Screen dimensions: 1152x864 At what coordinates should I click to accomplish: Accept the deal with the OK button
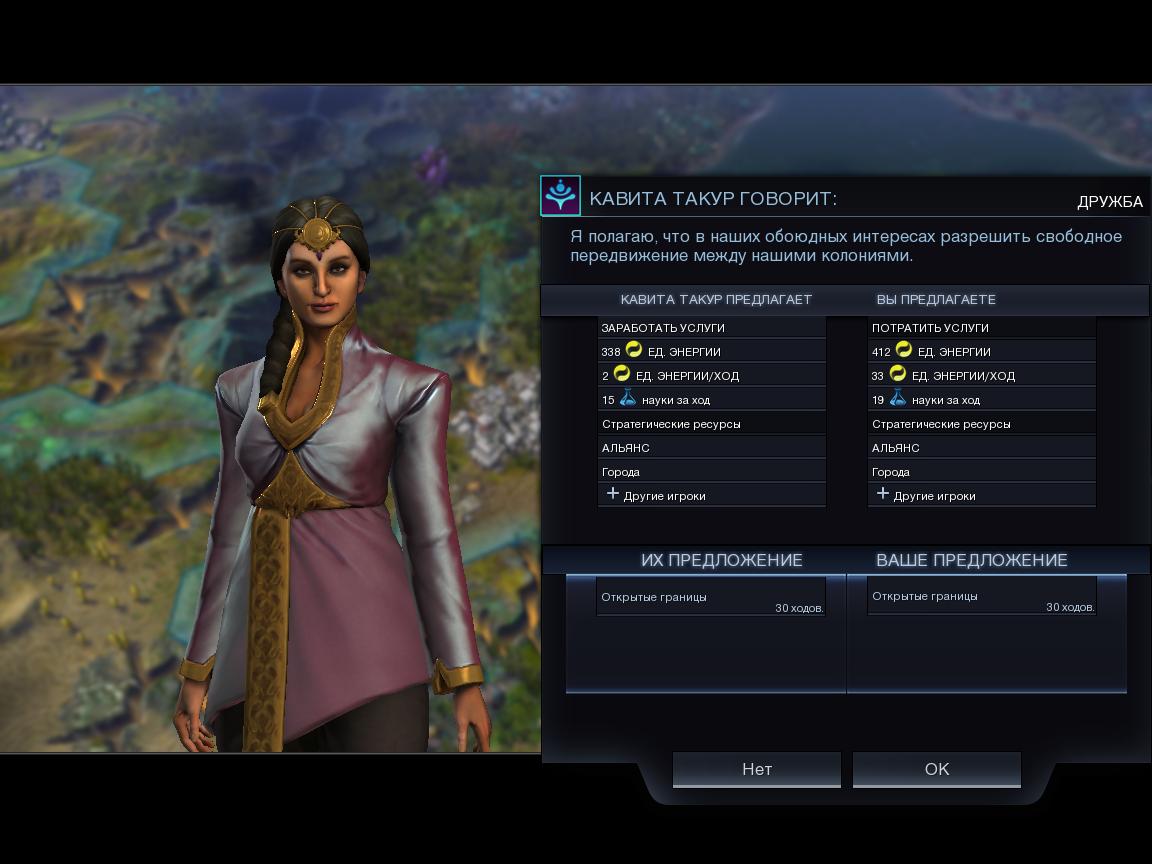pyautogui.click(x=936, y=769)
